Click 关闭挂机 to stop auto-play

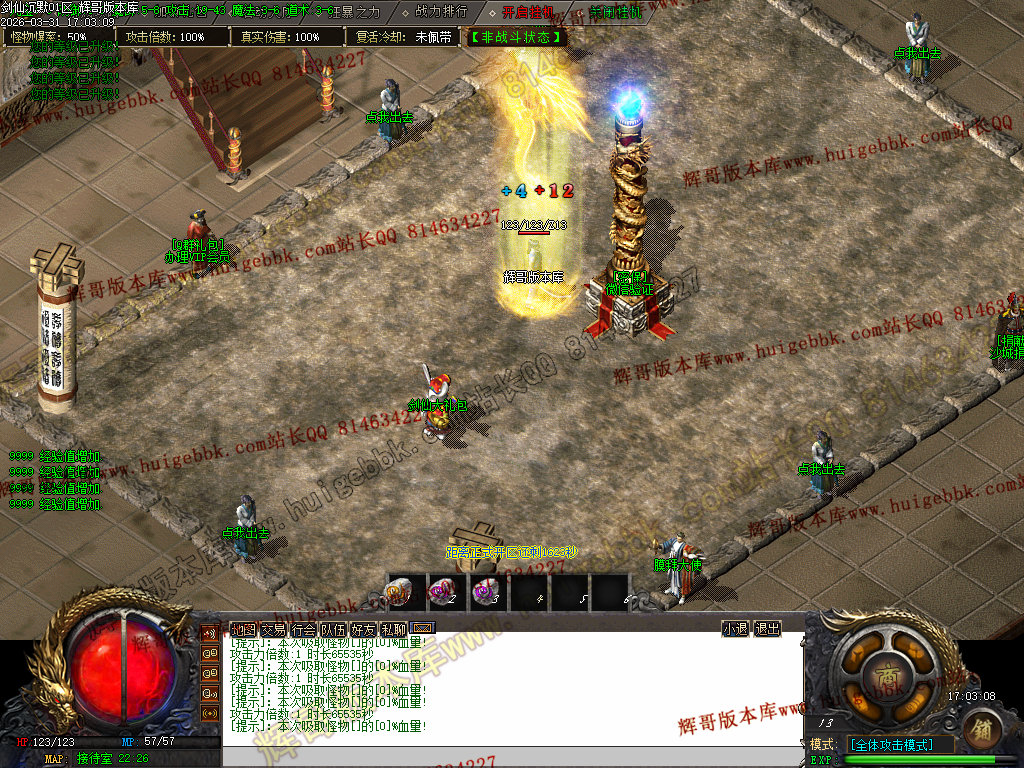(x=616, y=13)
